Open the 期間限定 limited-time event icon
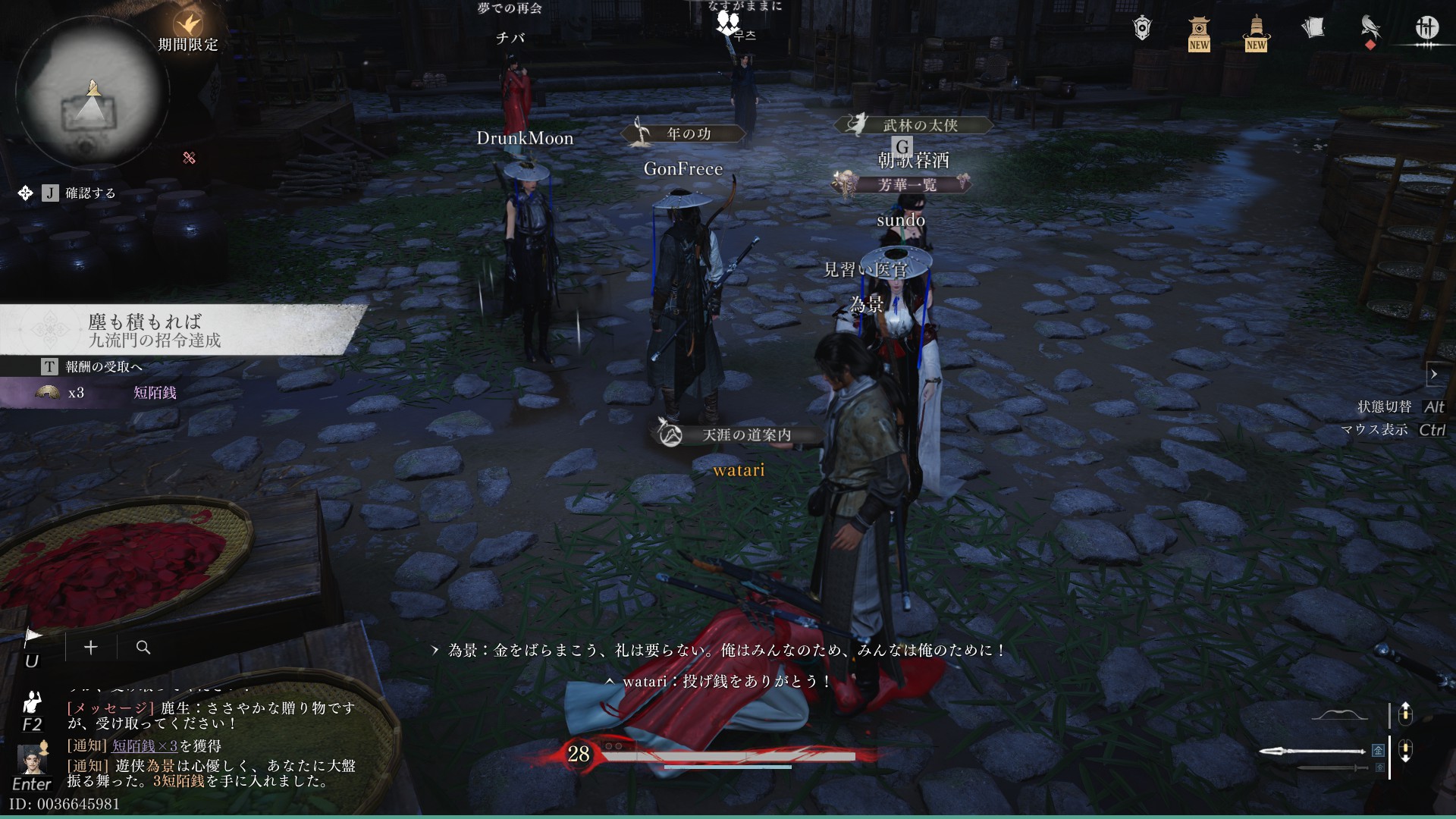This screenshot has width=1456, height=819. point(187,27)
